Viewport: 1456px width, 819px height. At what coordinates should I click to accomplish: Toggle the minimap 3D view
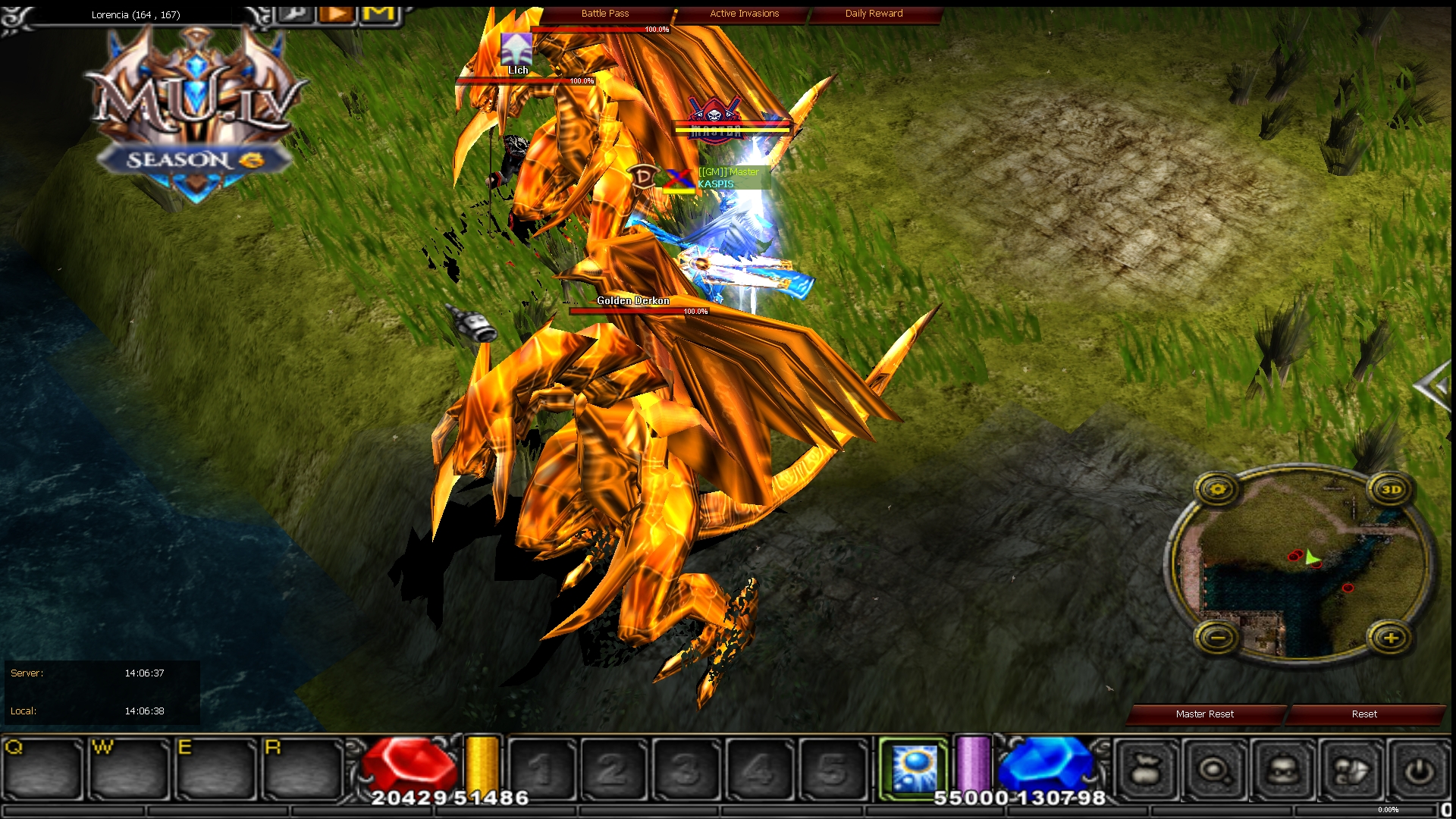(x=1391, y=490)
